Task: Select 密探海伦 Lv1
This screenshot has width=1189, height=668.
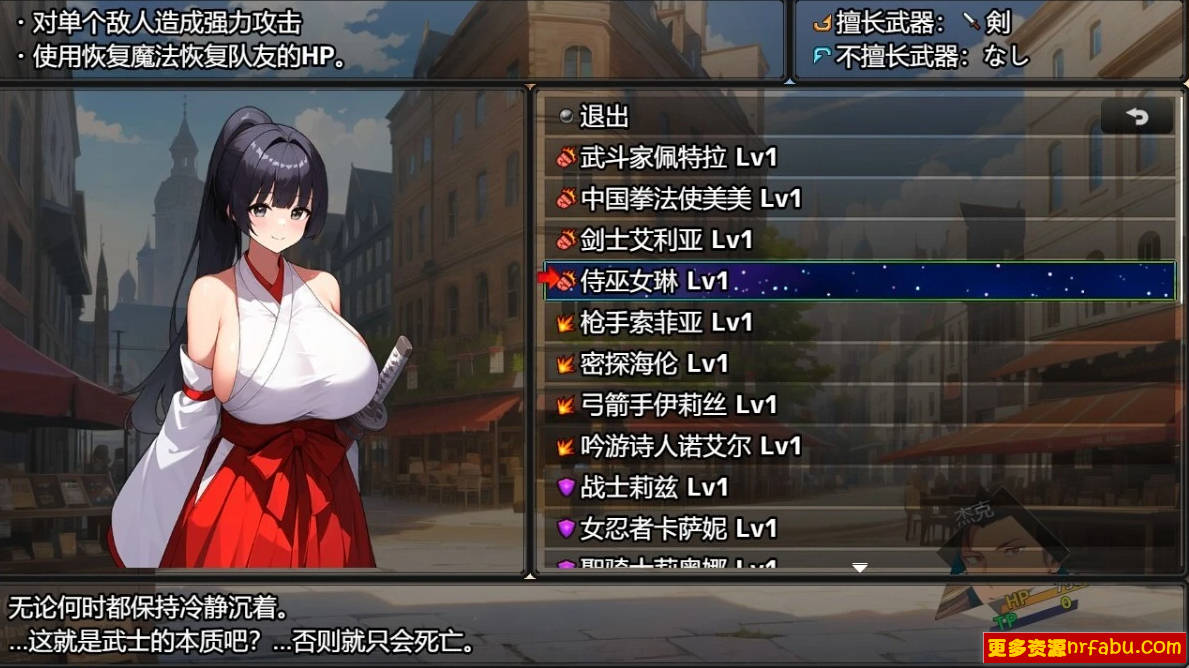Action: click(654, 363)
